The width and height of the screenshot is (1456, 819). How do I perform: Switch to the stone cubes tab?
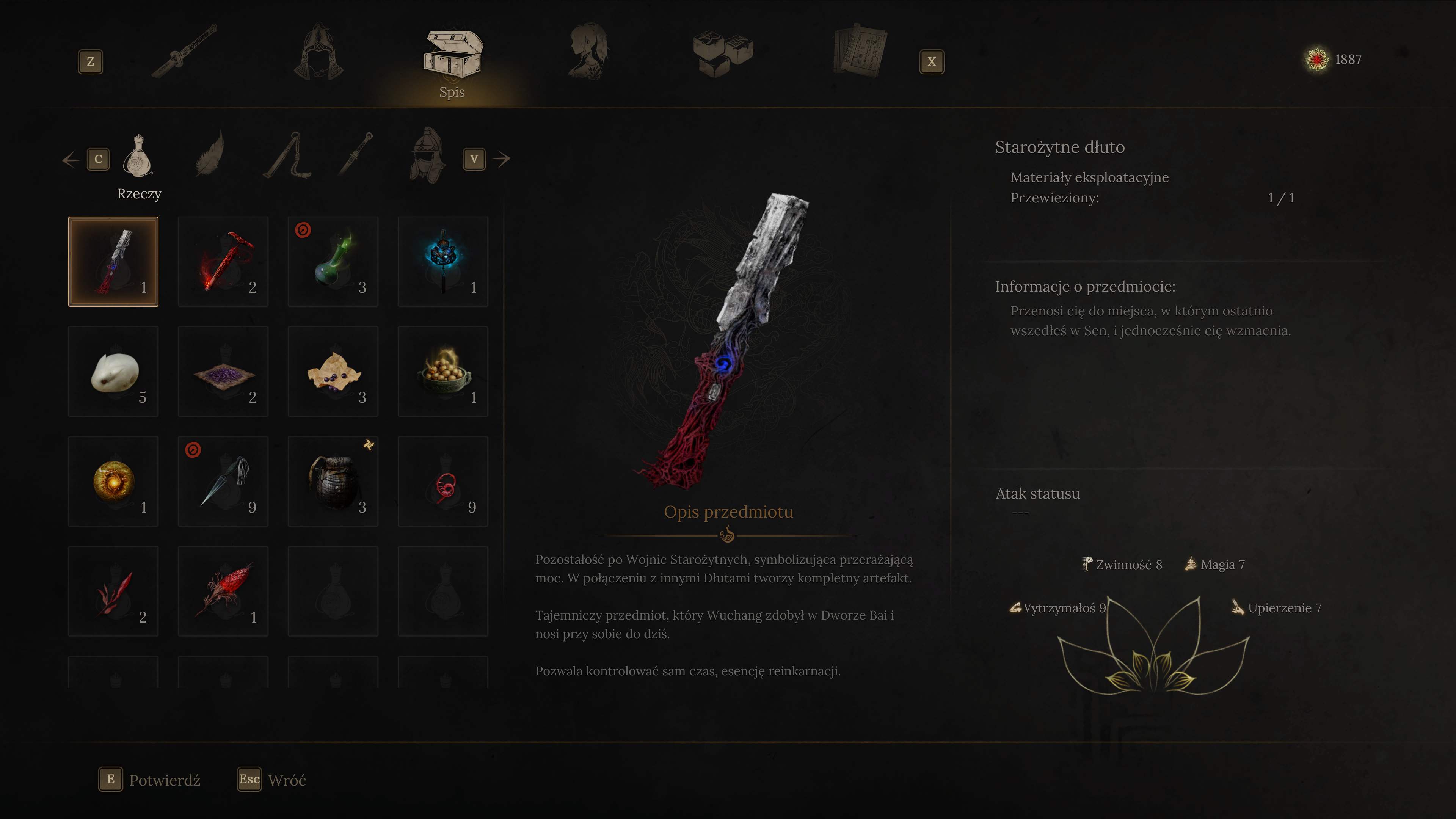pos(723,52)
